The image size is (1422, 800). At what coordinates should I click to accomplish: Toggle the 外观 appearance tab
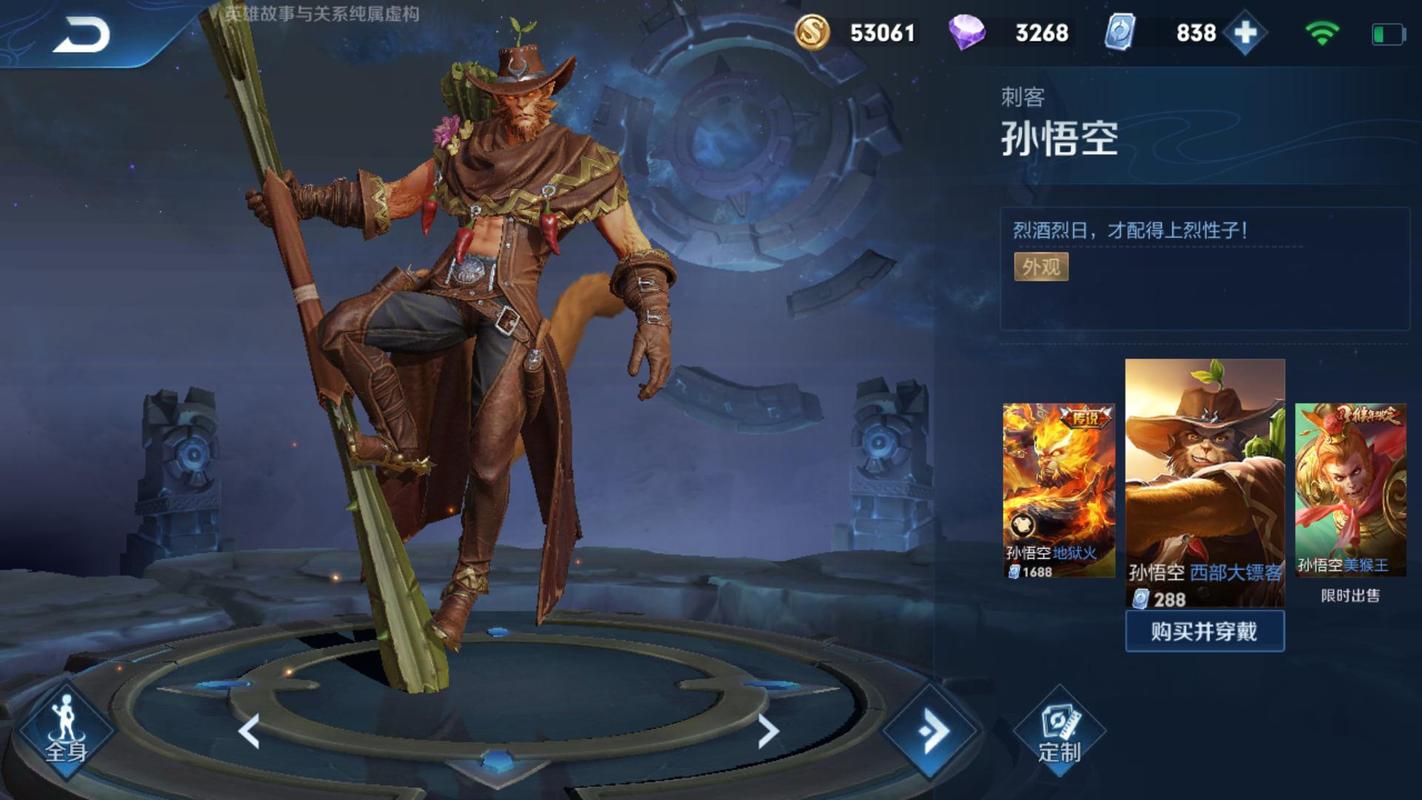(1041, 267)
